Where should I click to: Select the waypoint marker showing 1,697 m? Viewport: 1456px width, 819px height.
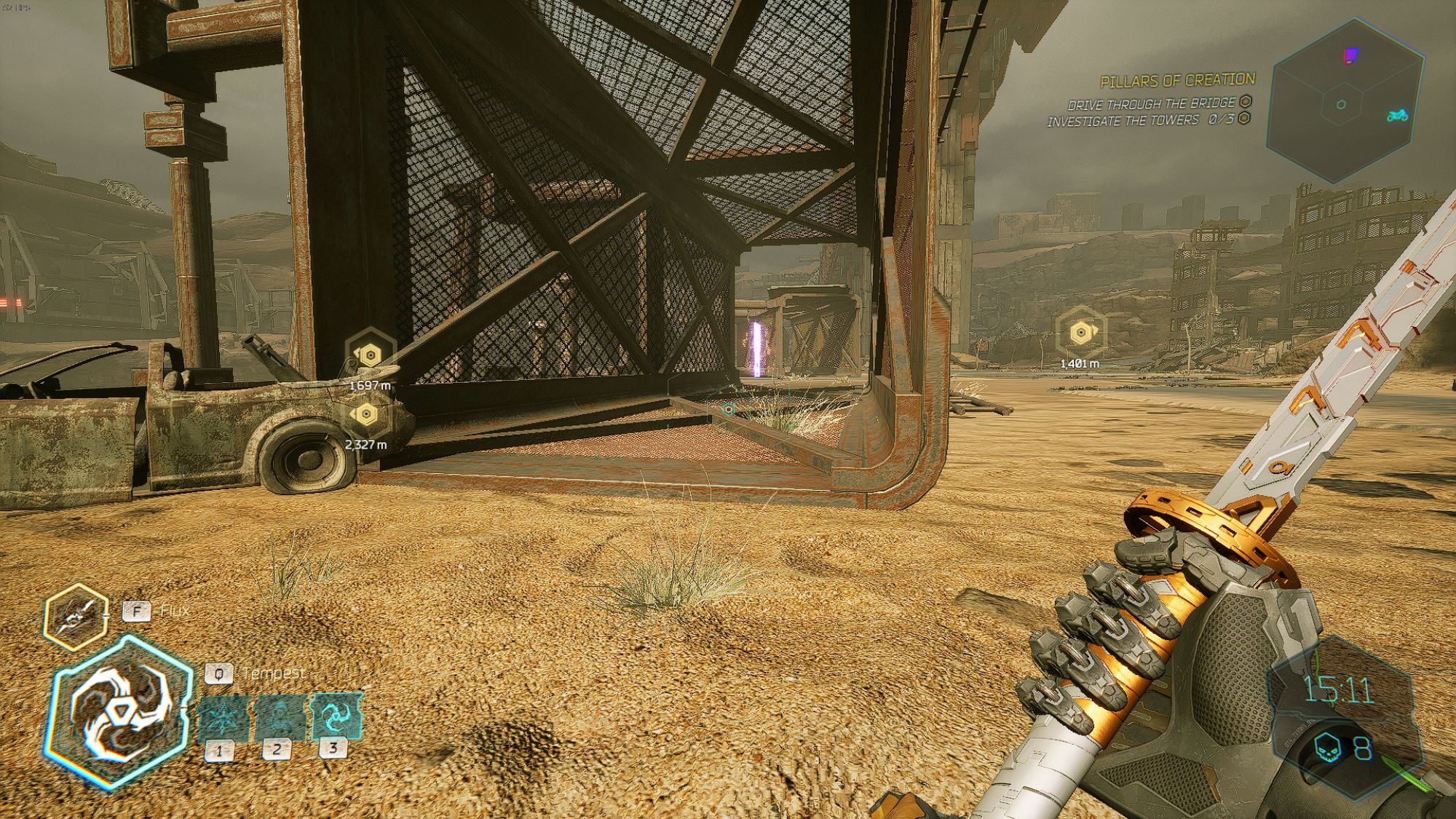[370, 355]
